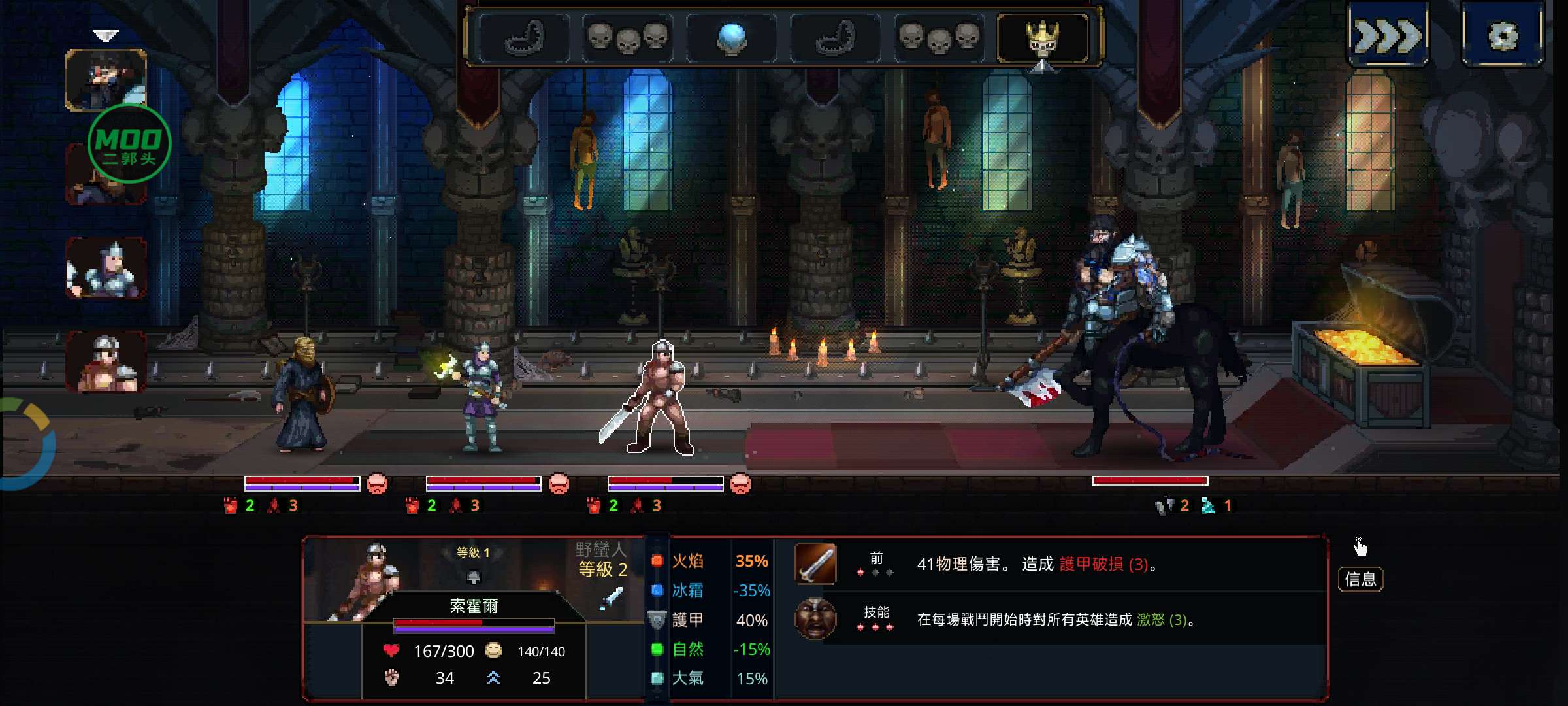Open the 信息 info panel
This screenshot has height=706, width=1568.
pos(1360,579)
